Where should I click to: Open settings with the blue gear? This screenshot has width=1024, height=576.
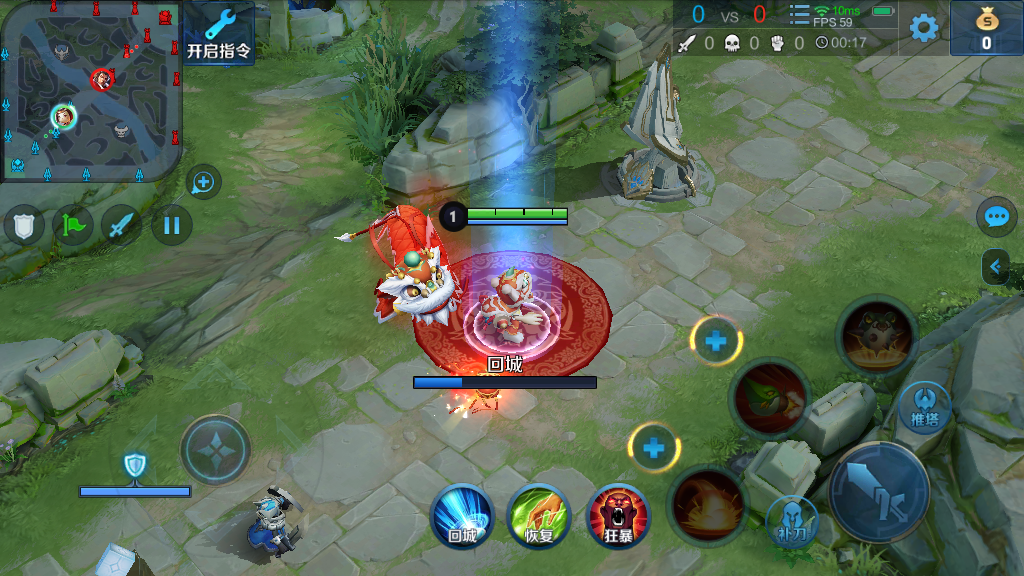tap(924, 27)
